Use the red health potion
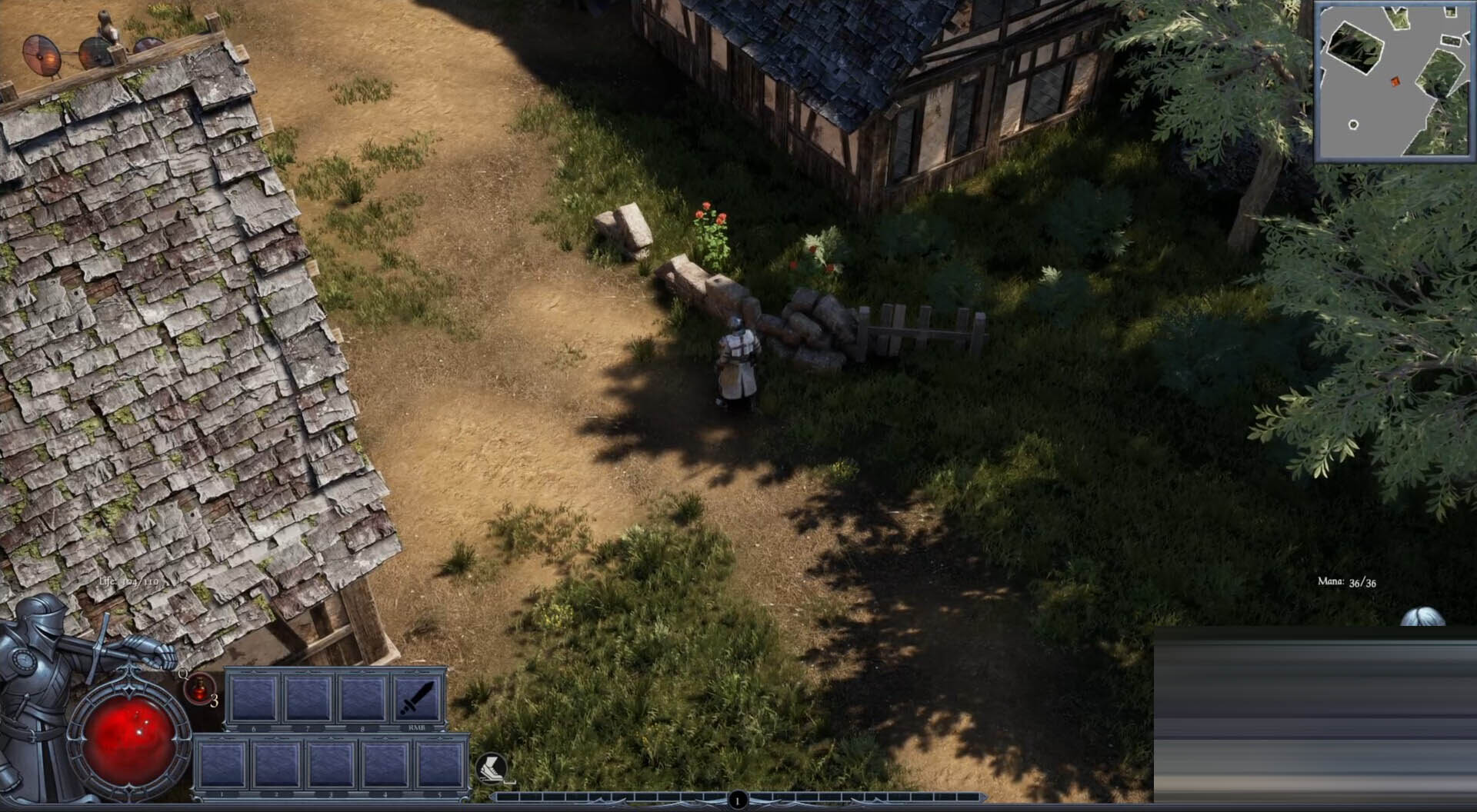The image size is (1477, 812). coord(198,688)
